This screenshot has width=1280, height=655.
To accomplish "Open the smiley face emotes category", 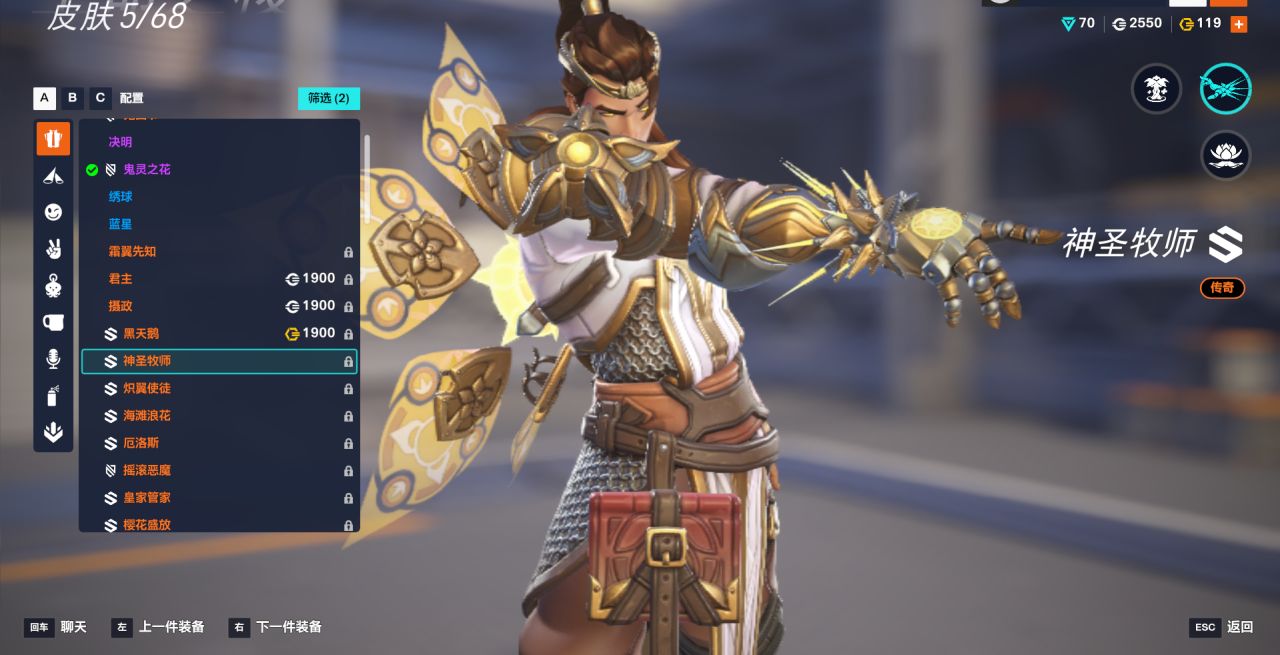I will [53, 212].
